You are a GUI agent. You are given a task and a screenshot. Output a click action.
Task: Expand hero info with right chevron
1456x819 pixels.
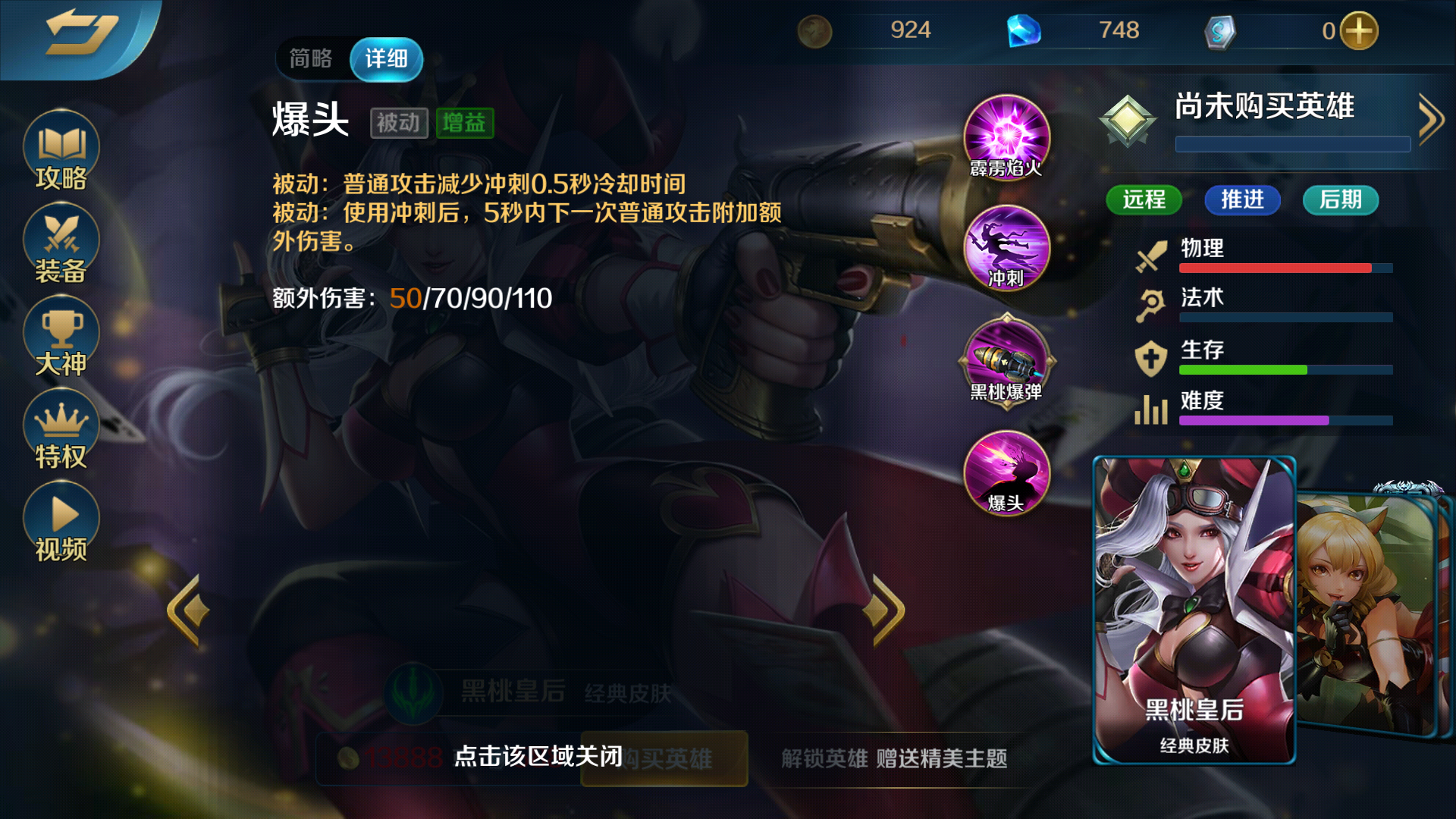pyautogui.click(x=1432, y=118)
